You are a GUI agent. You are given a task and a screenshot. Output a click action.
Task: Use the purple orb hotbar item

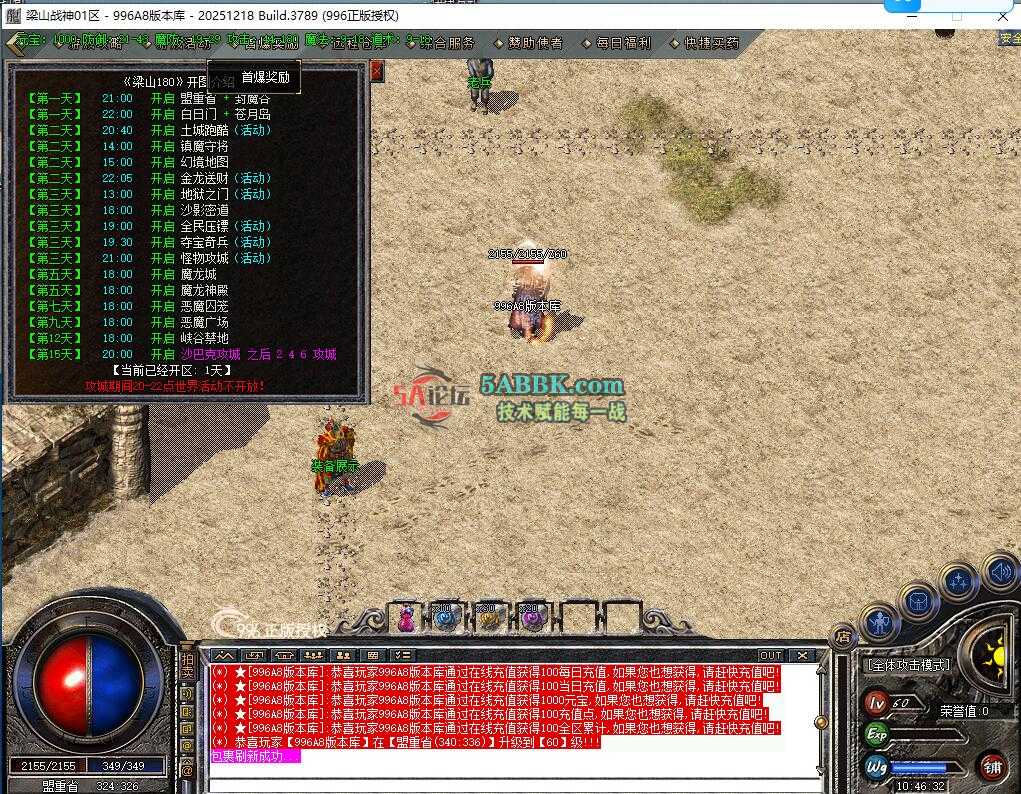531,619
